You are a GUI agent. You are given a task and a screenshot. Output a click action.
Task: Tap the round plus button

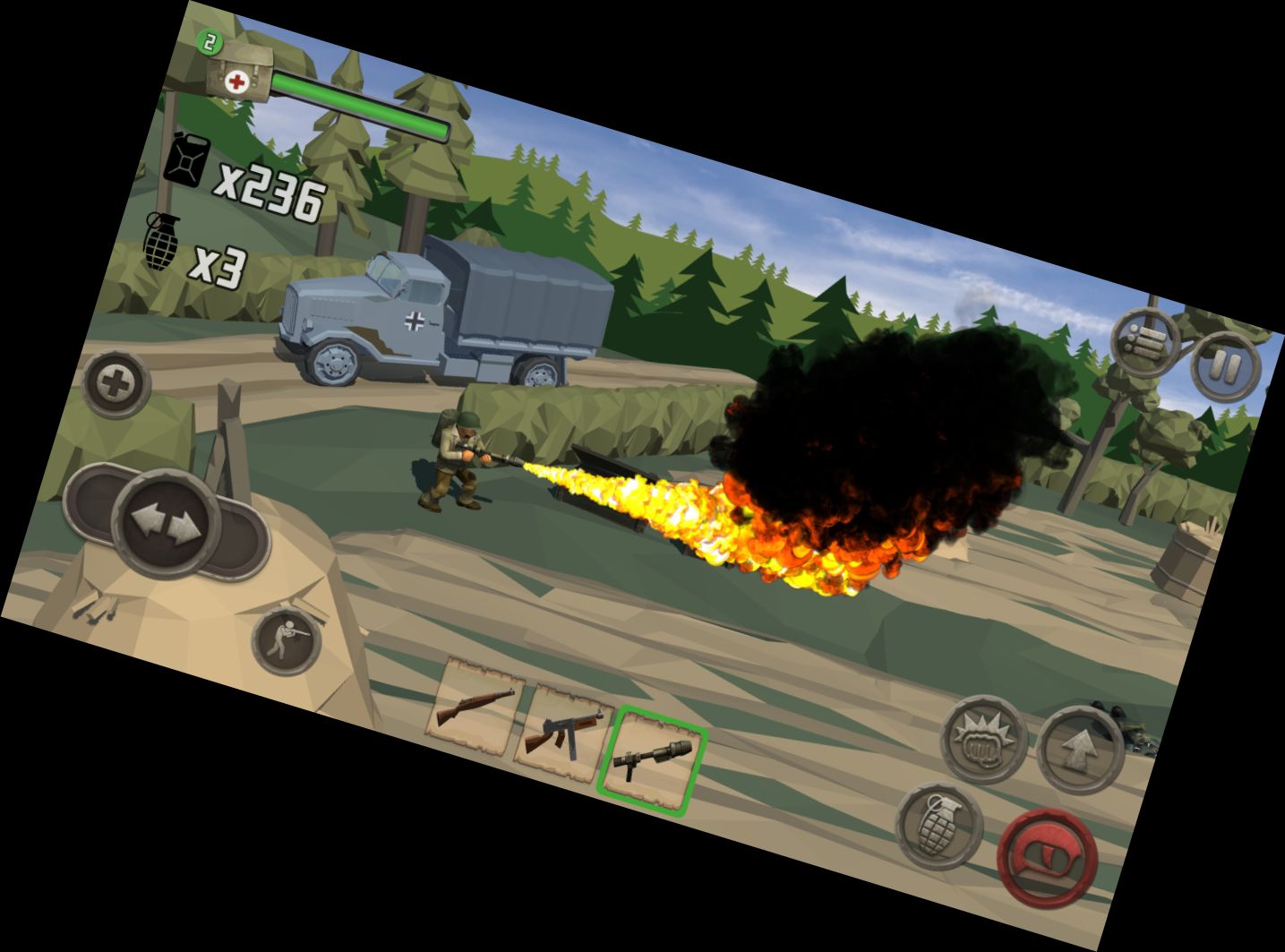(x=116, y=385)
